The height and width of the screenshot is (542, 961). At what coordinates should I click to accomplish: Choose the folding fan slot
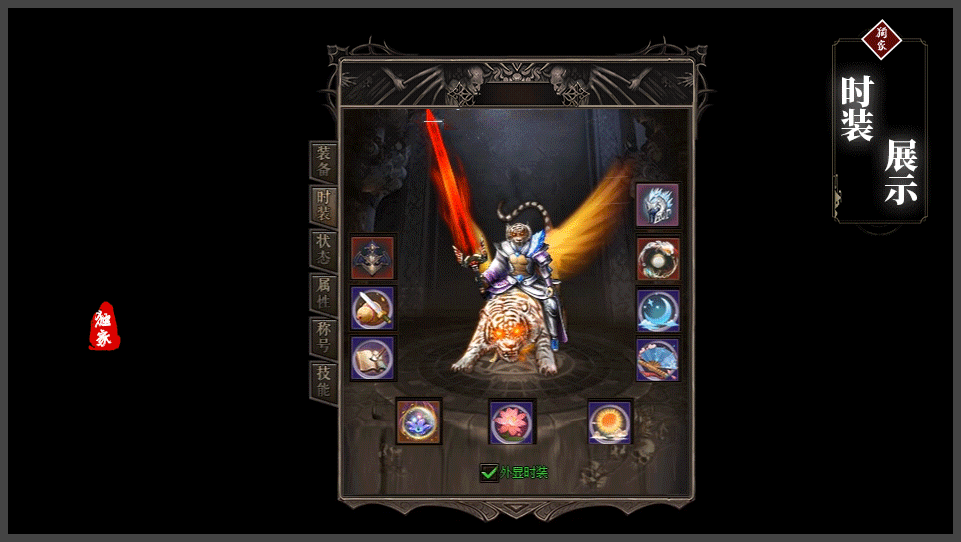[x=658, y=359]
